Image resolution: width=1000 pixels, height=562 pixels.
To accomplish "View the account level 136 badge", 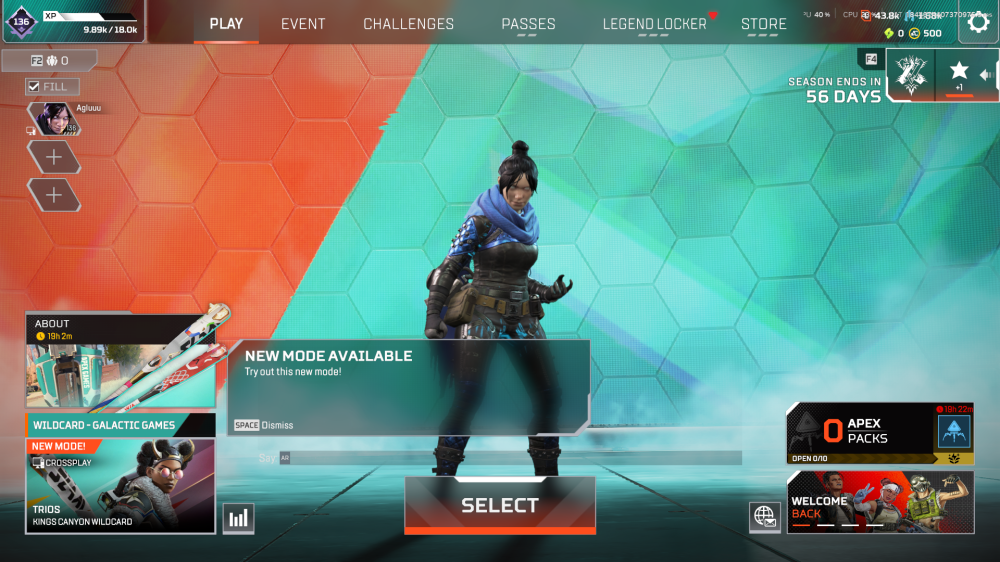I will [22, 21].
